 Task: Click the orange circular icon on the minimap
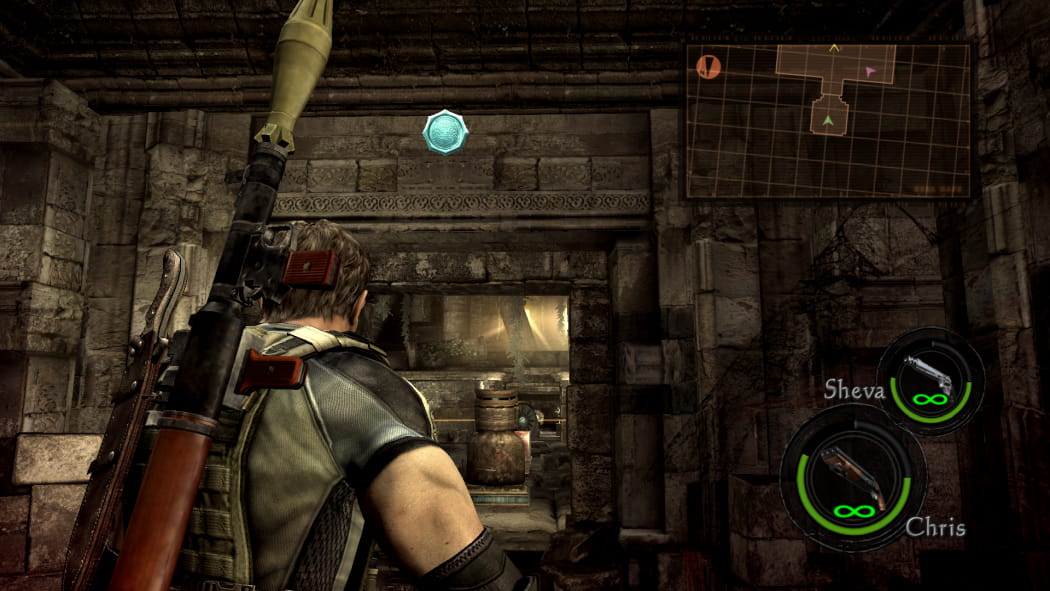coord(708,67)
